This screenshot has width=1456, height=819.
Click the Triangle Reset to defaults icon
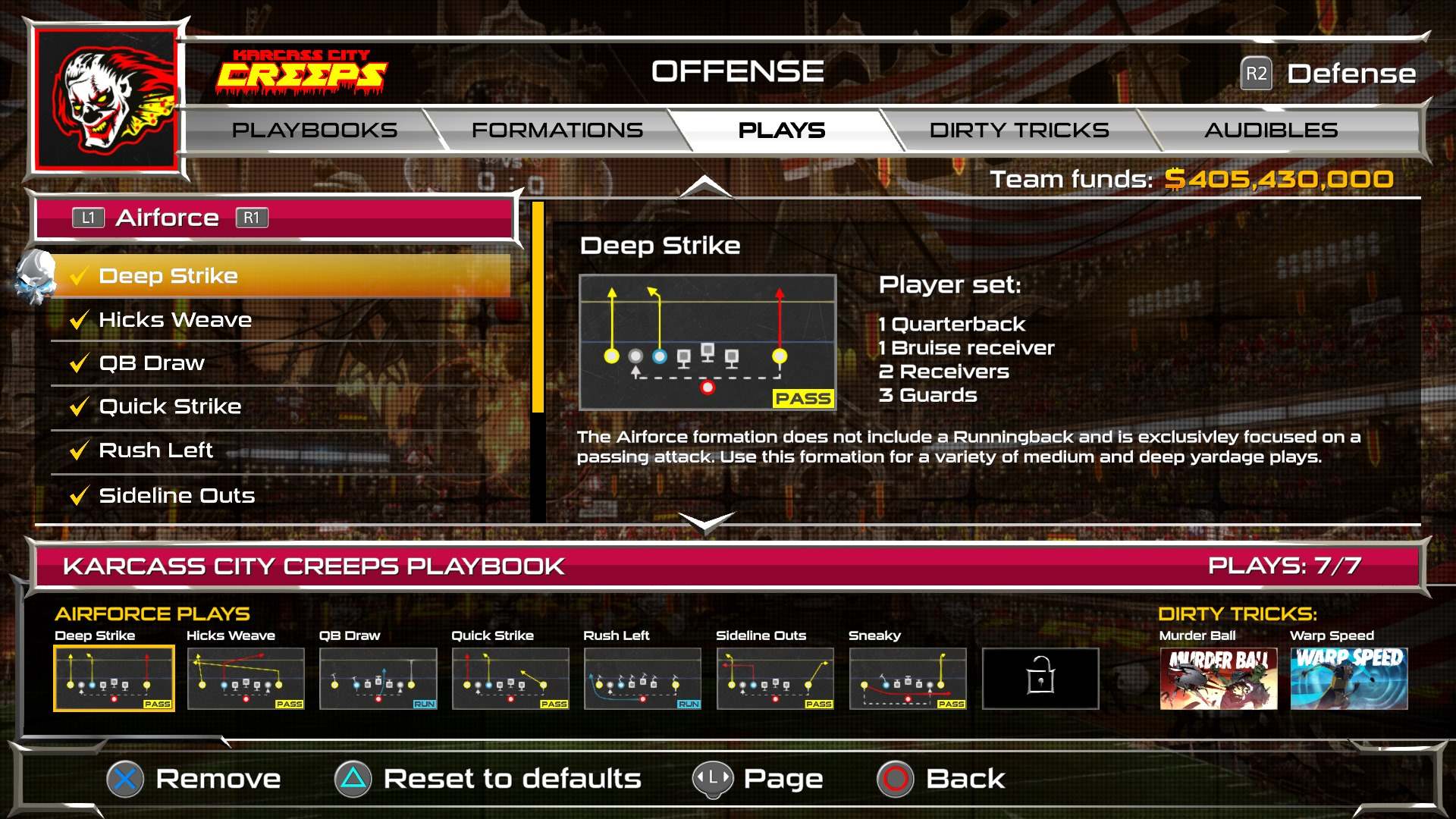pyautogui.click(x=352, y=778)
